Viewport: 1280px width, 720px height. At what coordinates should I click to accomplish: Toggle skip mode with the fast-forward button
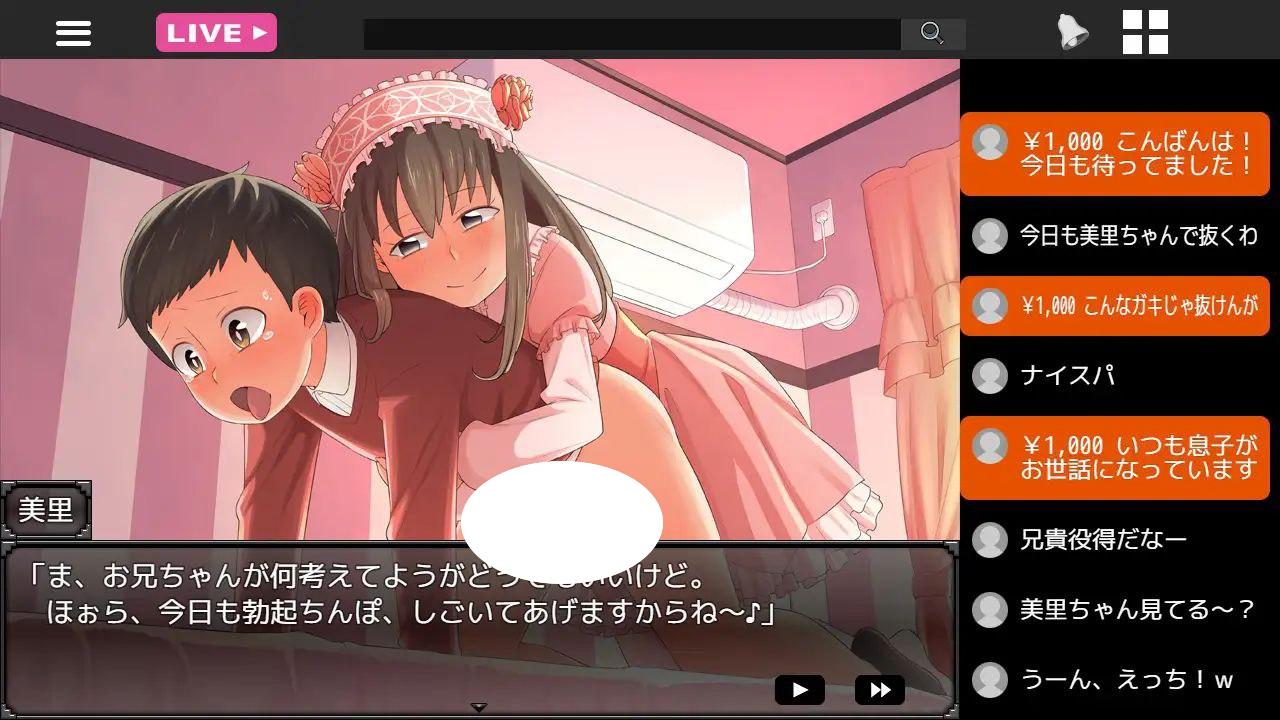click(x=878, y=689)
